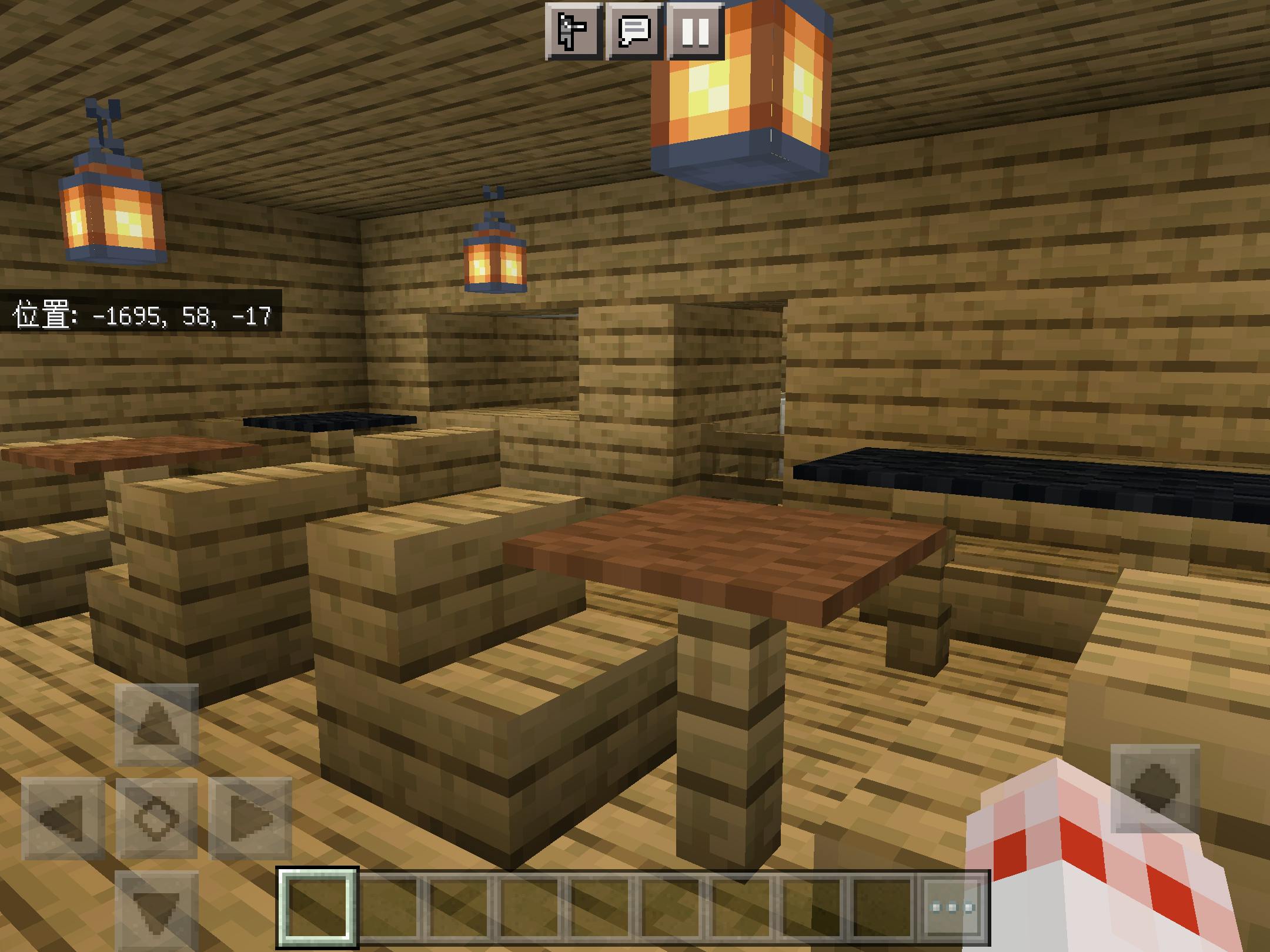This screenshot has height=952, width=1270.
Task: Select the highlighted first hotbar slot
Action: click(318, 908)
